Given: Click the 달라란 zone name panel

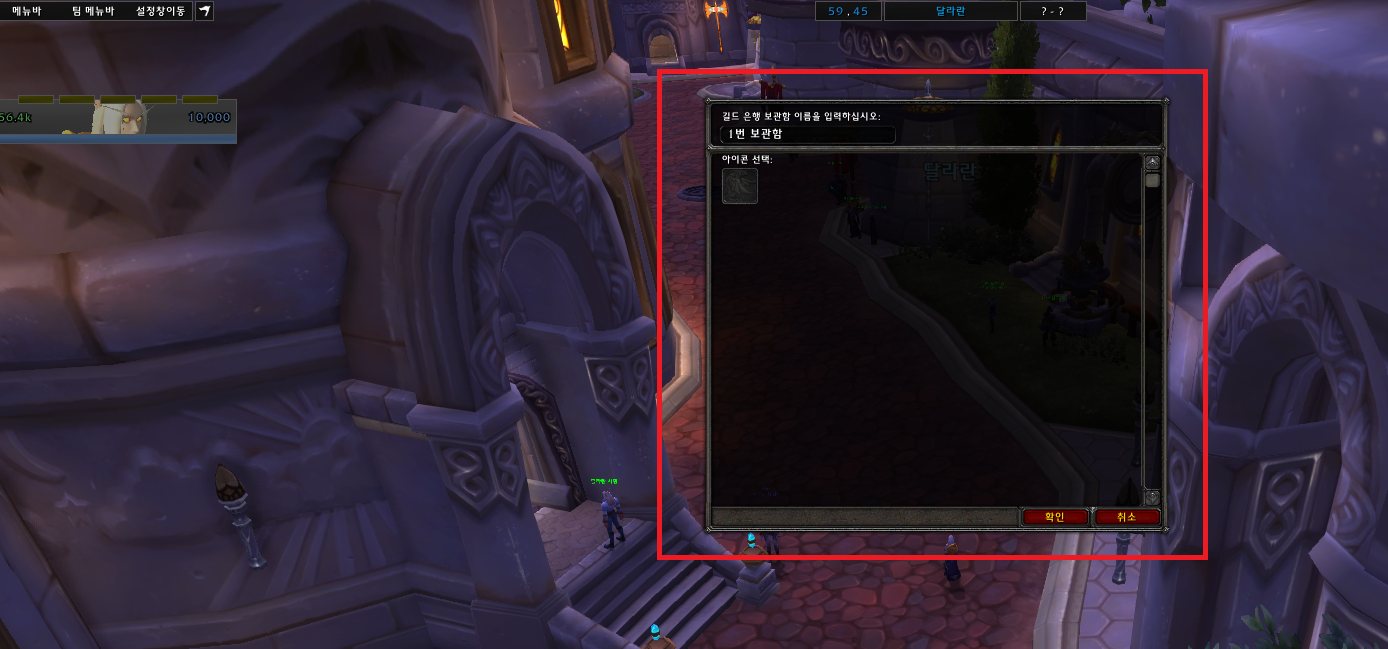Looking at the screenshot, I should point(950,12).
